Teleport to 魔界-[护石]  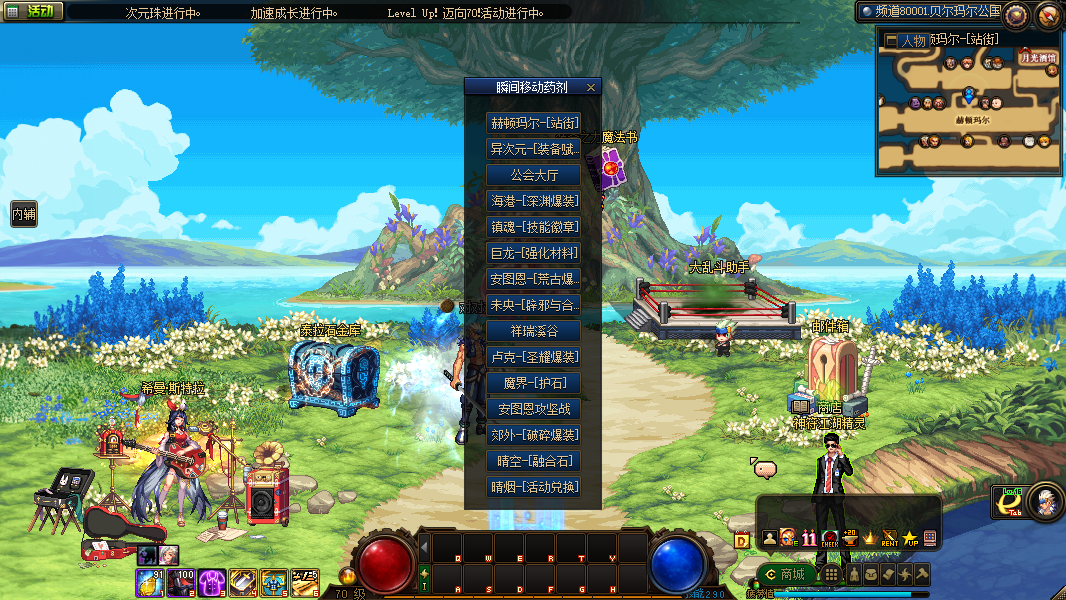point(533,383)
